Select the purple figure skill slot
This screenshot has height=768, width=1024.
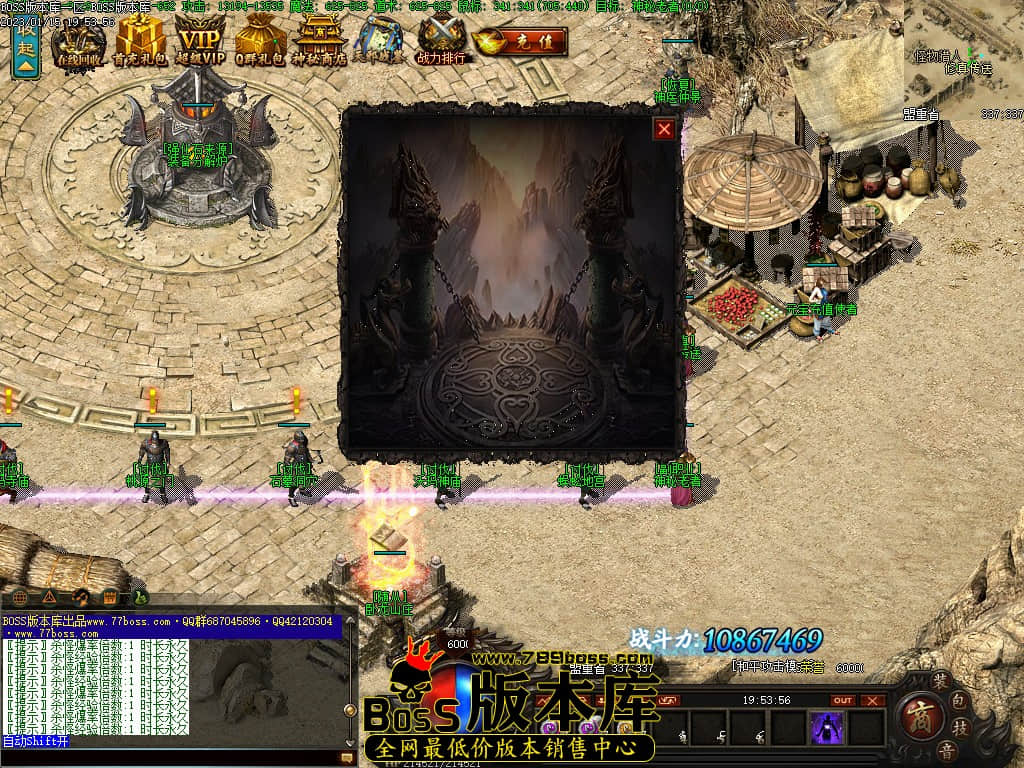pyautogui.click(x=827, y=728)
